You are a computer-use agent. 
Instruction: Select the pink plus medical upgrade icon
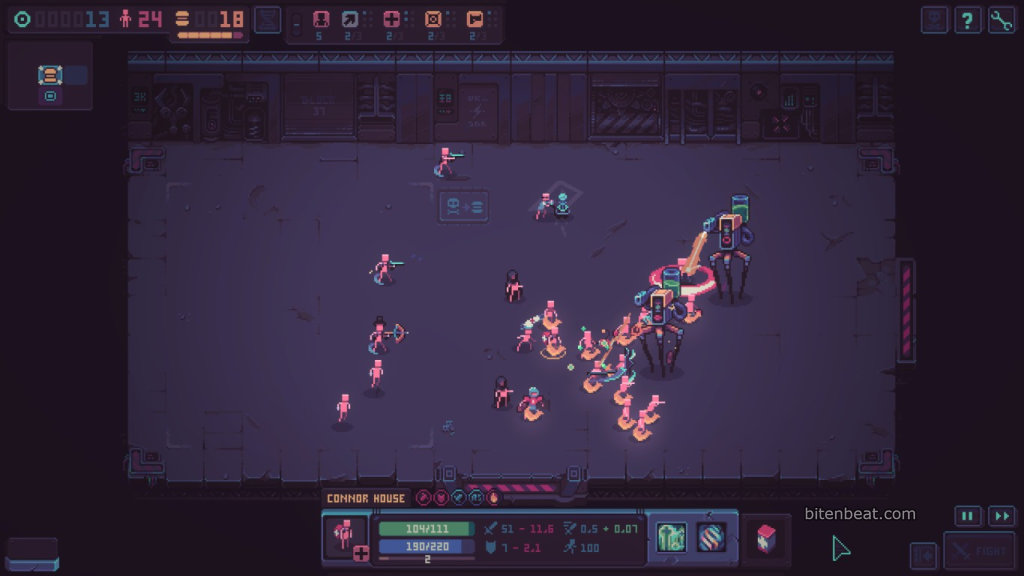pos(391,19)
